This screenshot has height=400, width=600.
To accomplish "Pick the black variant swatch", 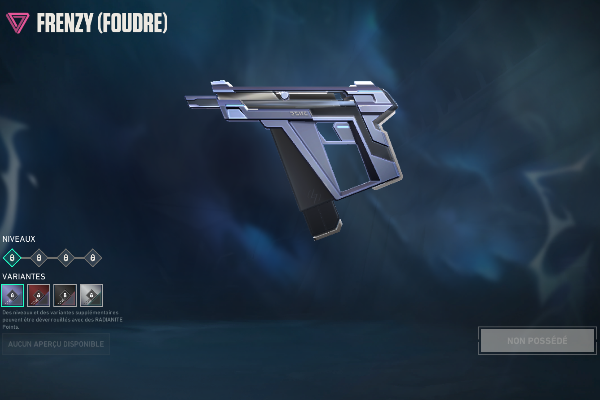I will click(65, 295).
